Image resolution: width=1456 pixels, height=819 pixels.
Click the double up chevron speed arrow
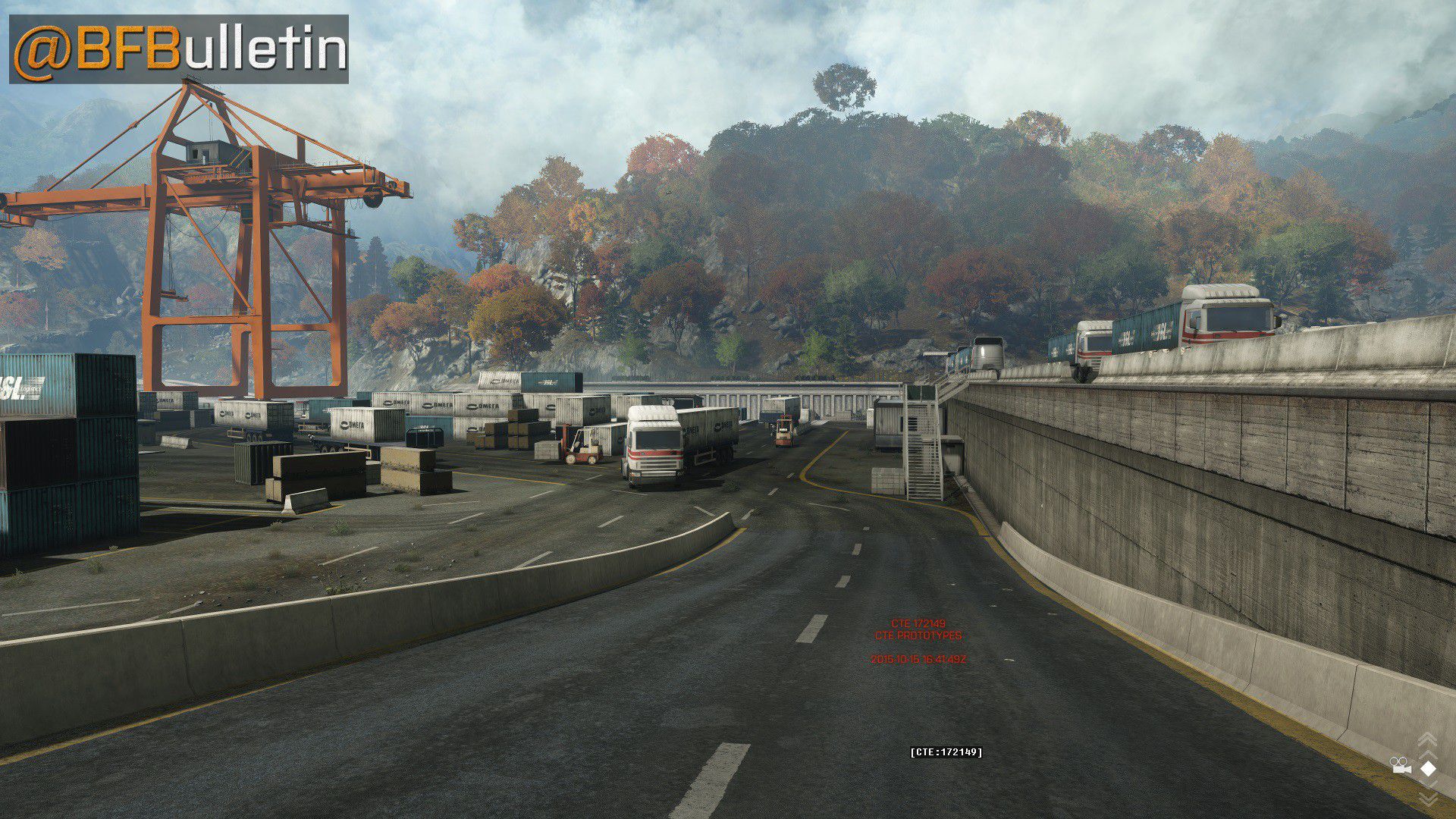coord(1427,740)
